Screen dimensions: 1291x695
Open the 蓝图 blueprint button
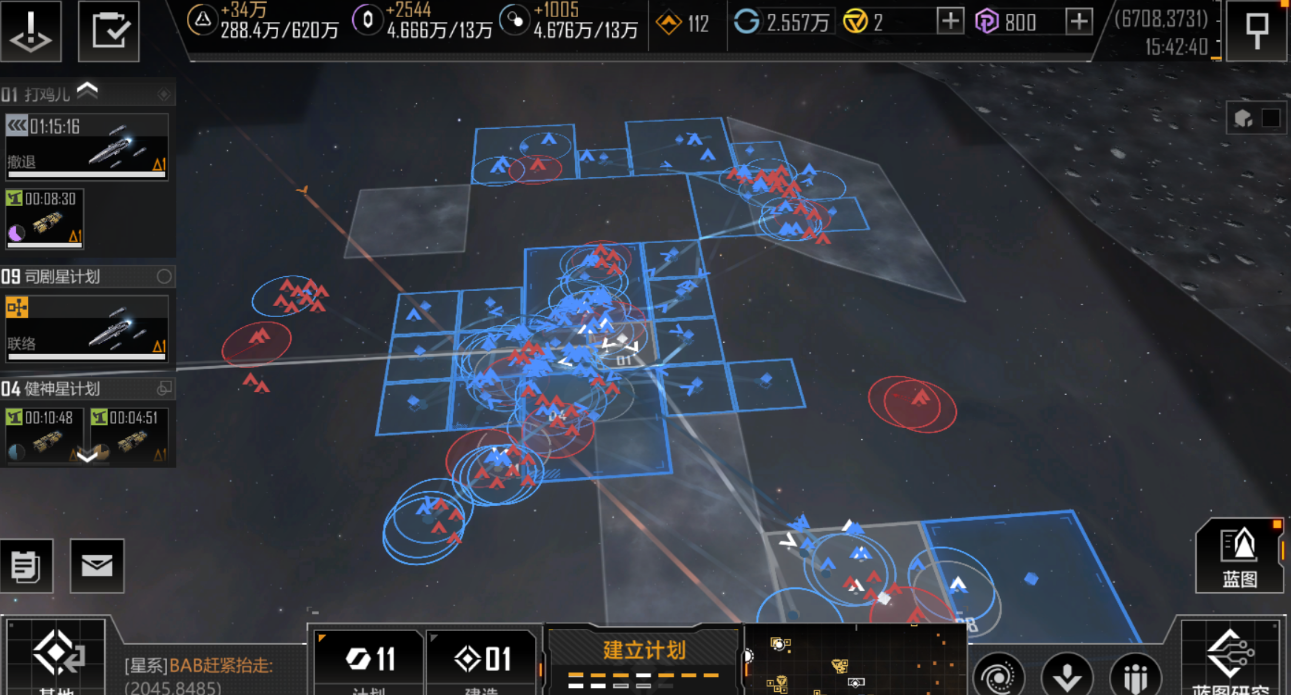tap(1239, 556)
